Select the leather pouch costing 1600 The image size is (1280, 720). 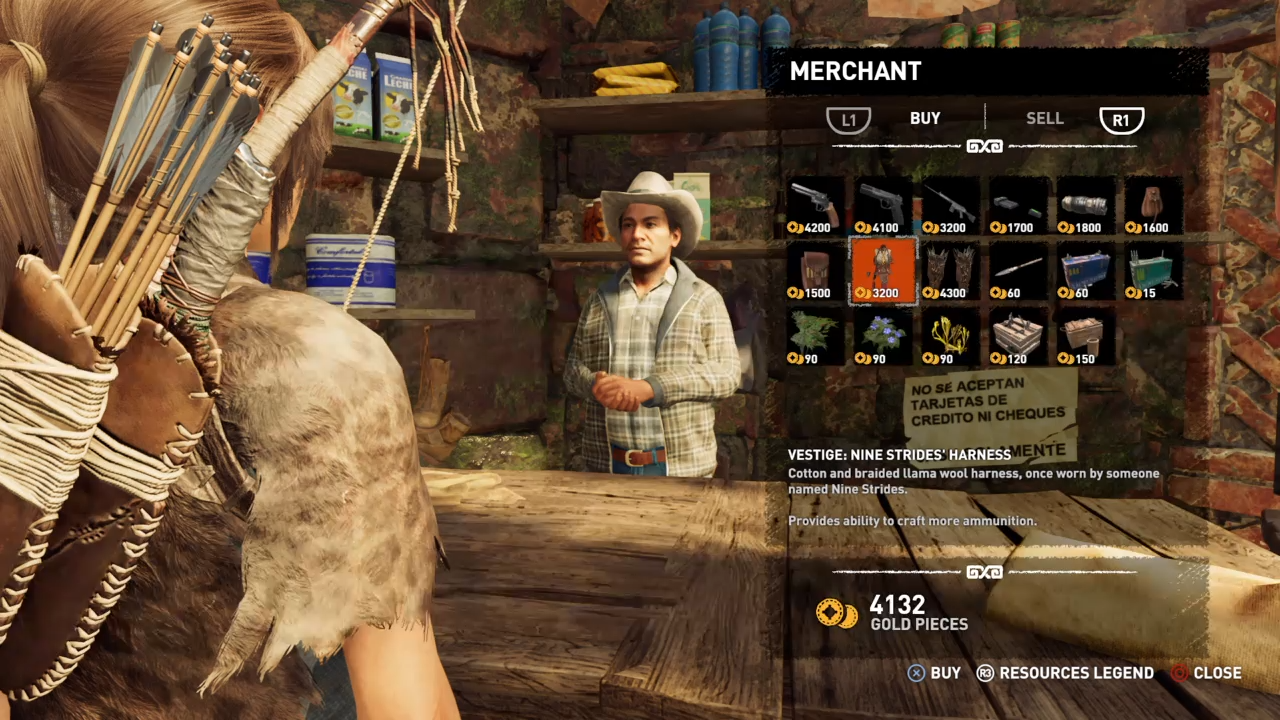(x=1152, y=206)
